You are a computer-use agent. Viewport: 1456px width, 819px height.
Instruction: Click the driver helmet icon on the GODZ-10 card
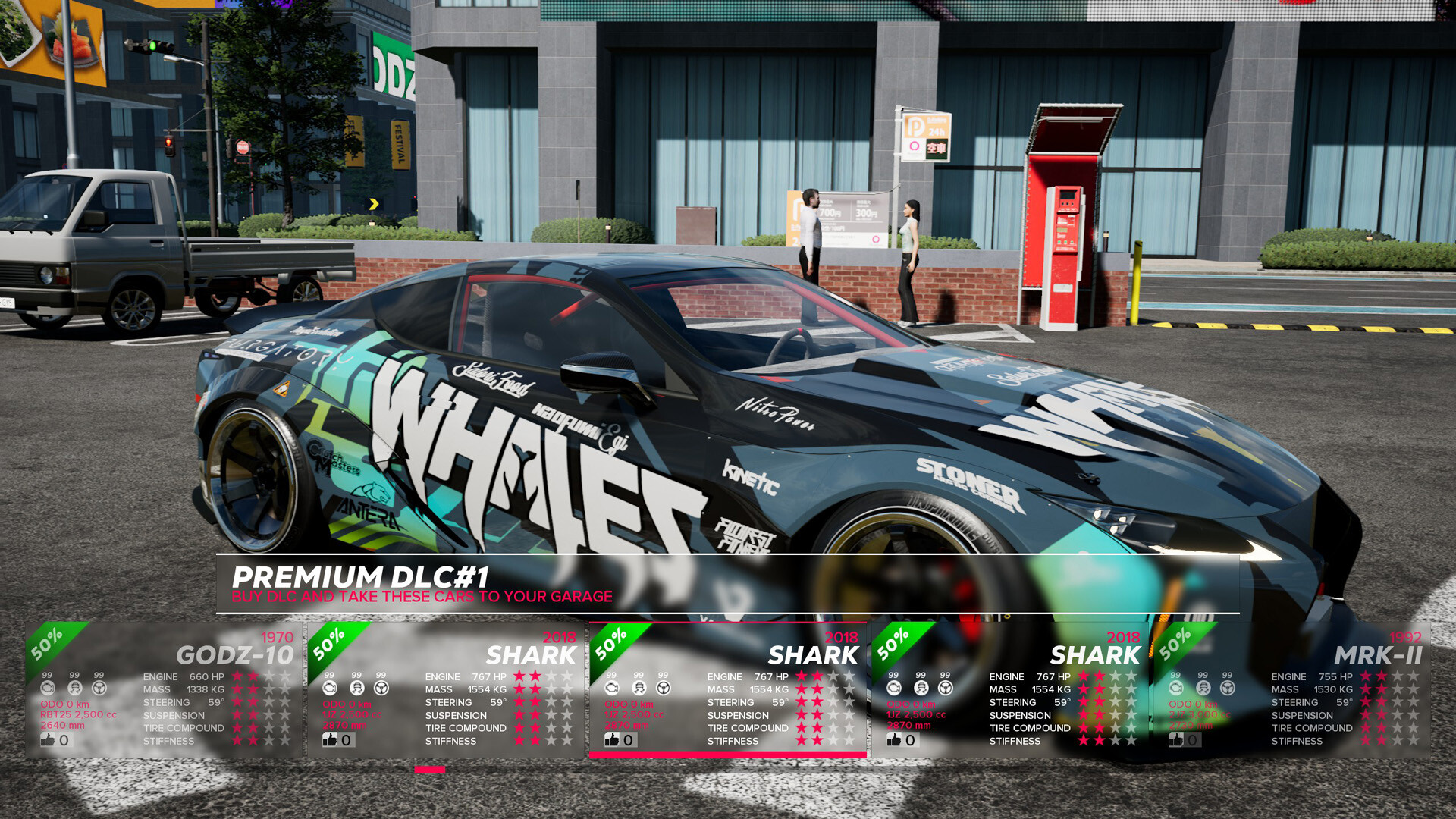pyautogui.click(x=74, y=687)
